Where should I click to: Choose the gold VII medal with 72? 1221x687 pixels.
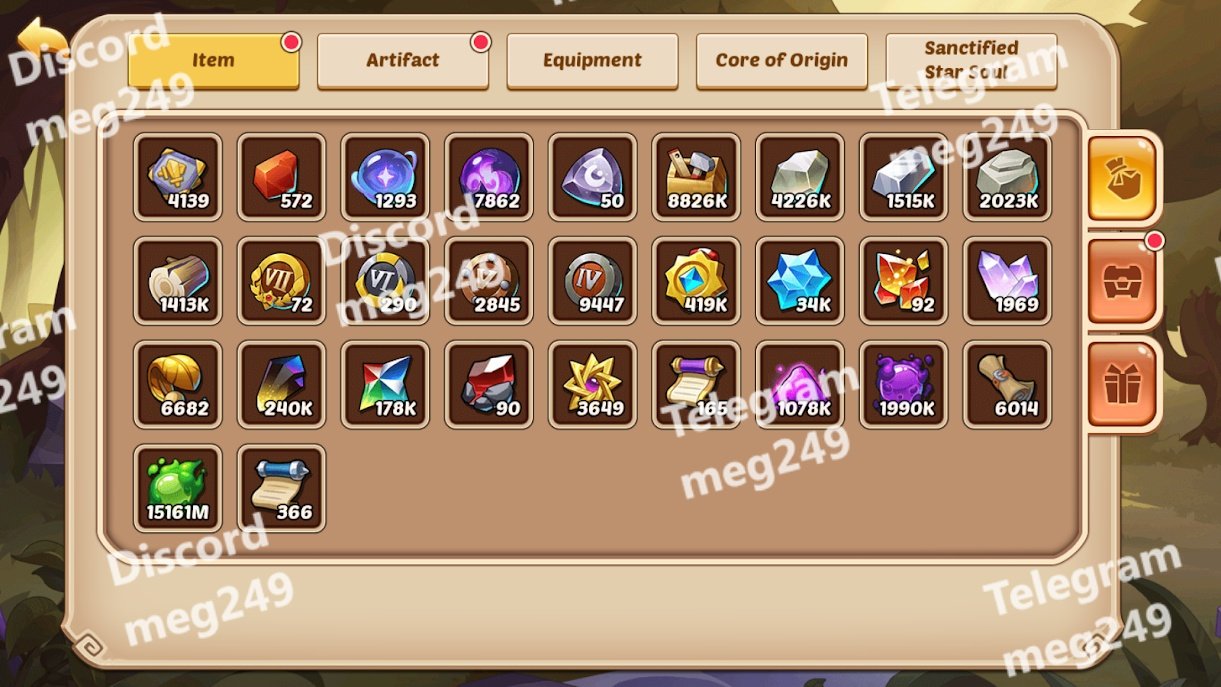(x=281, y=281)
